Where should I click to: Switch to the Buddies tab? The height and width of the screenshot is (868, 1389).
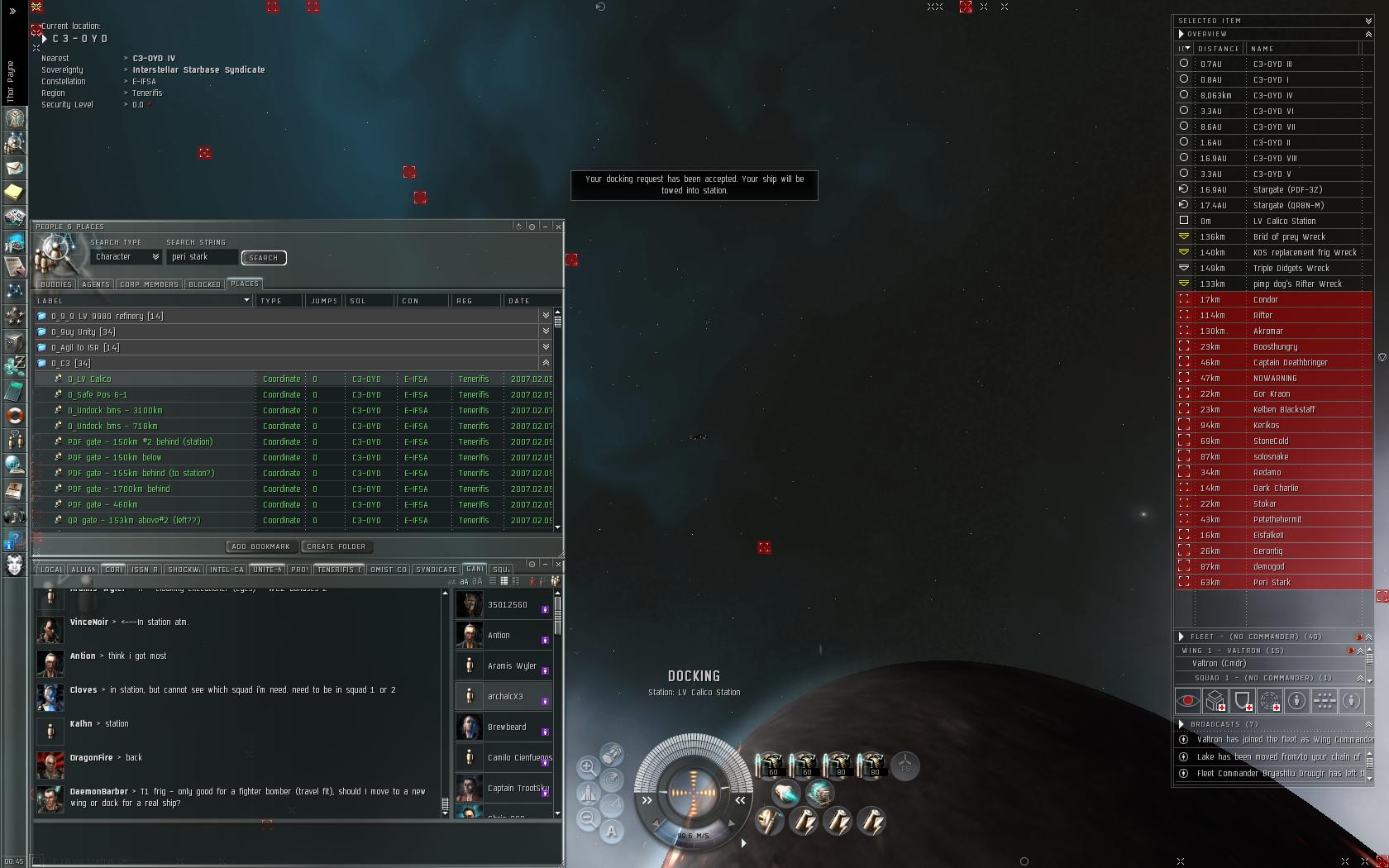(x=56, y=284)
